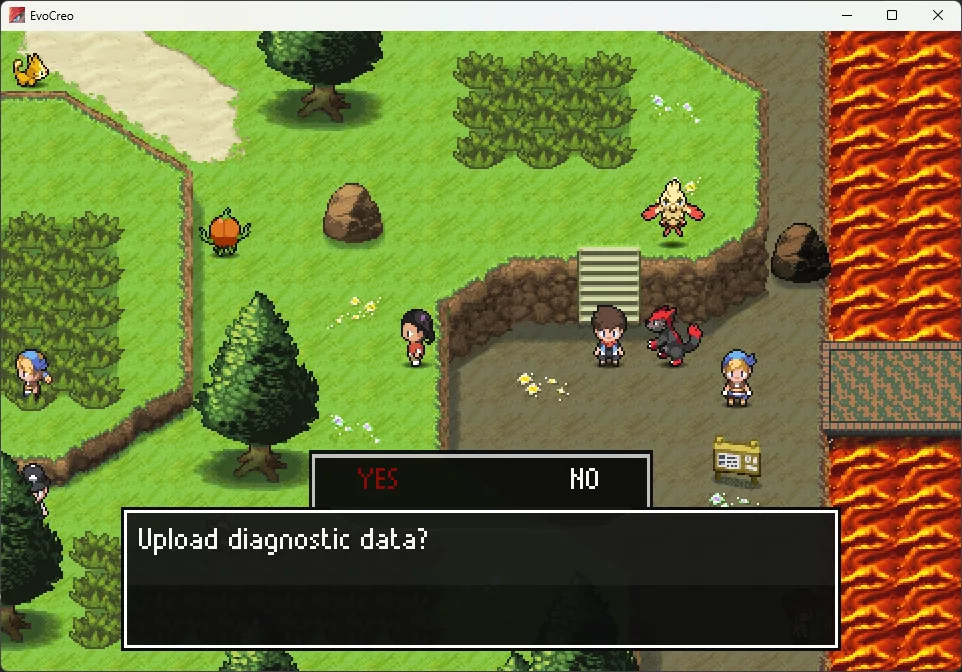Viewport: 962px width, 672px height.
Task: Minimize the EvoCreo window
Action: click(x=846, y=15)
